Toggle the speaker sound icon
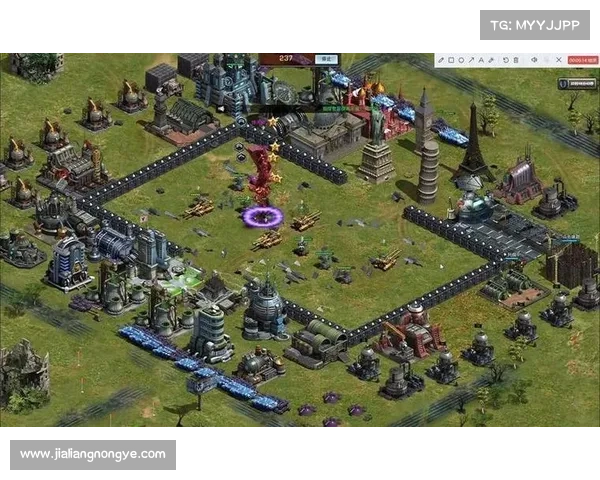 tap(534, 60)
